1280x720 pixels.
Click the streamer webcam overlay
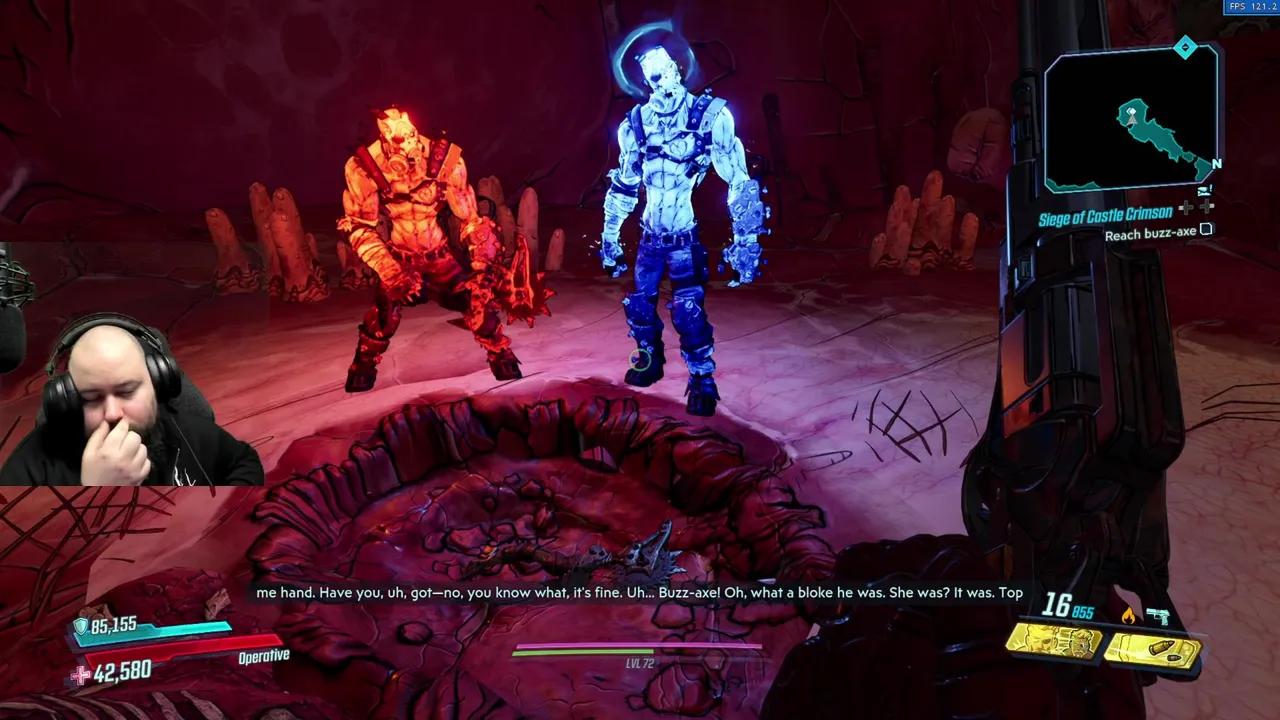pyautogui.click(x=130, y=400)
